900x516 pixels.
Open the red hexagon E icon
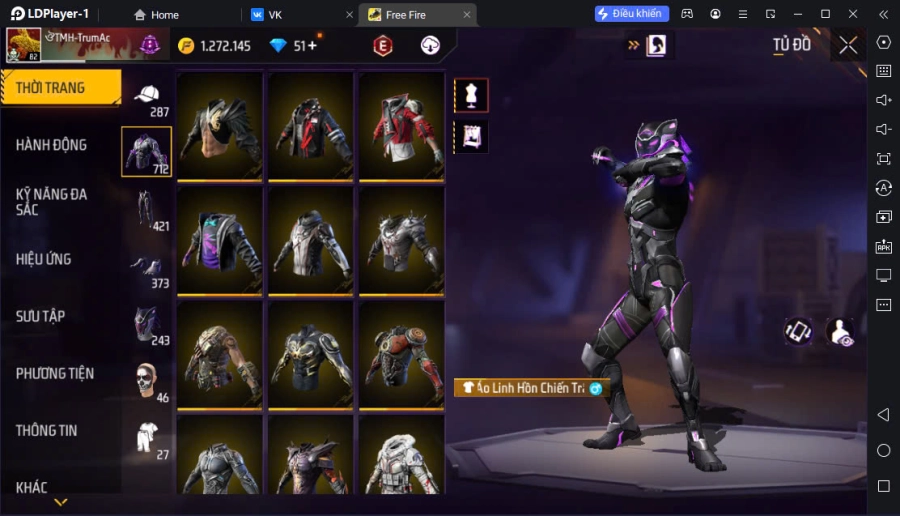coord(382,45)
